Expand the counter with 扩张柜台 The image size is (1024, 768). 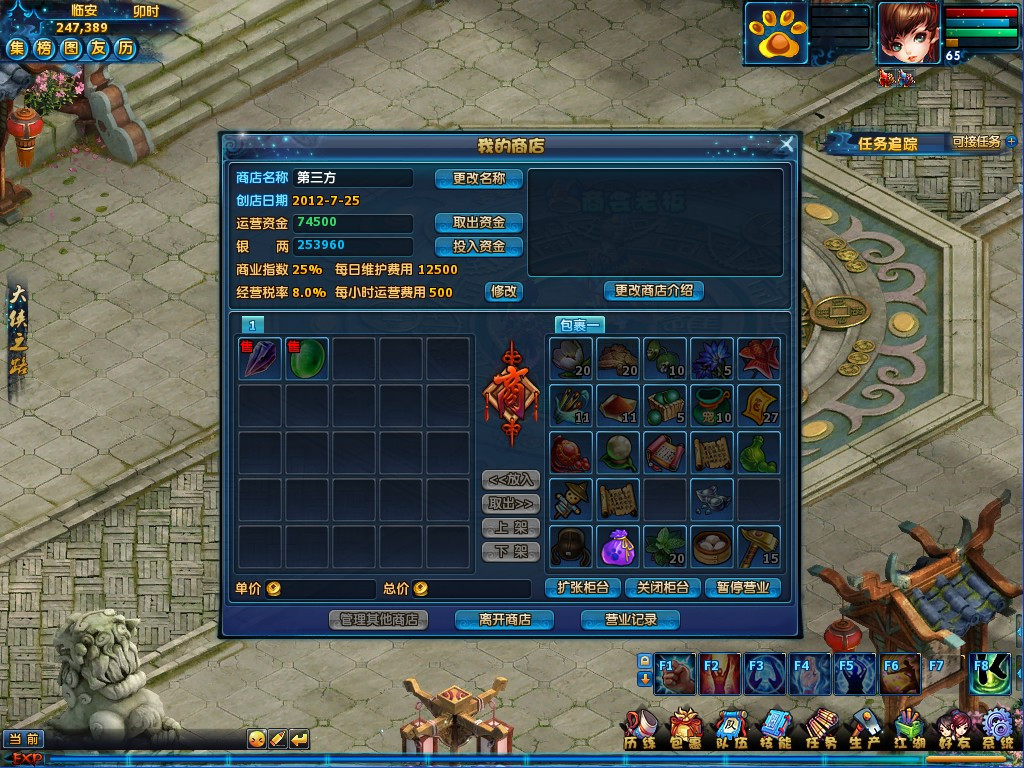tap(583, 588)
